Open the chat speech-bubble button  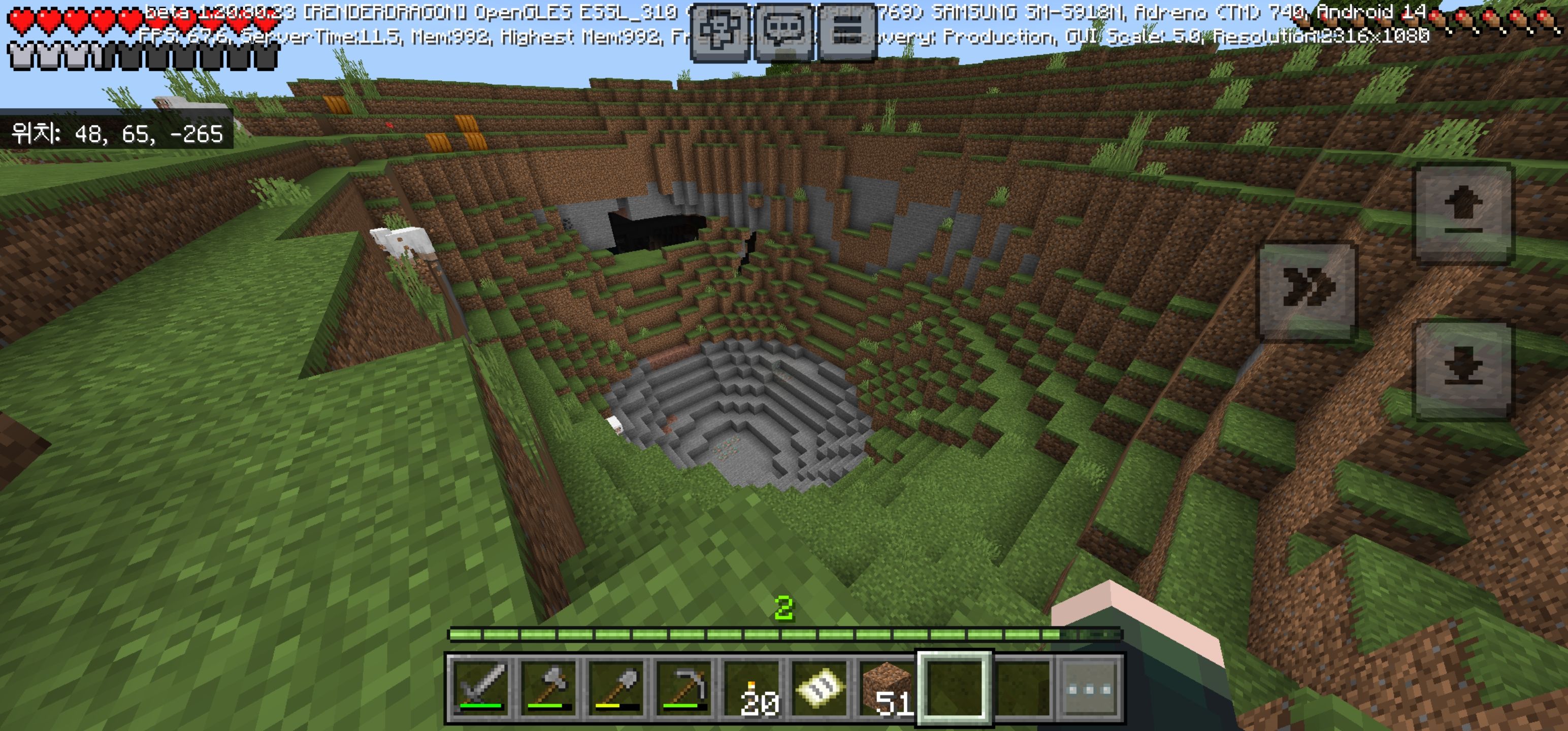click(784, 31)
